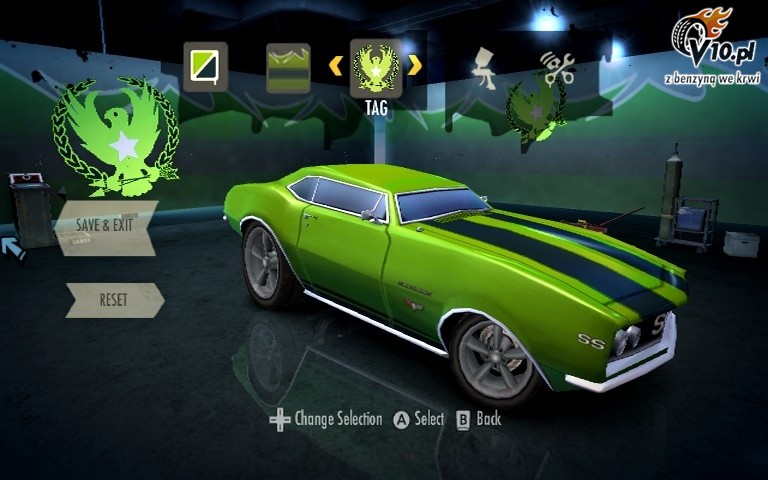Click the large eagle tag preview emblem

[x=116, y=137]
